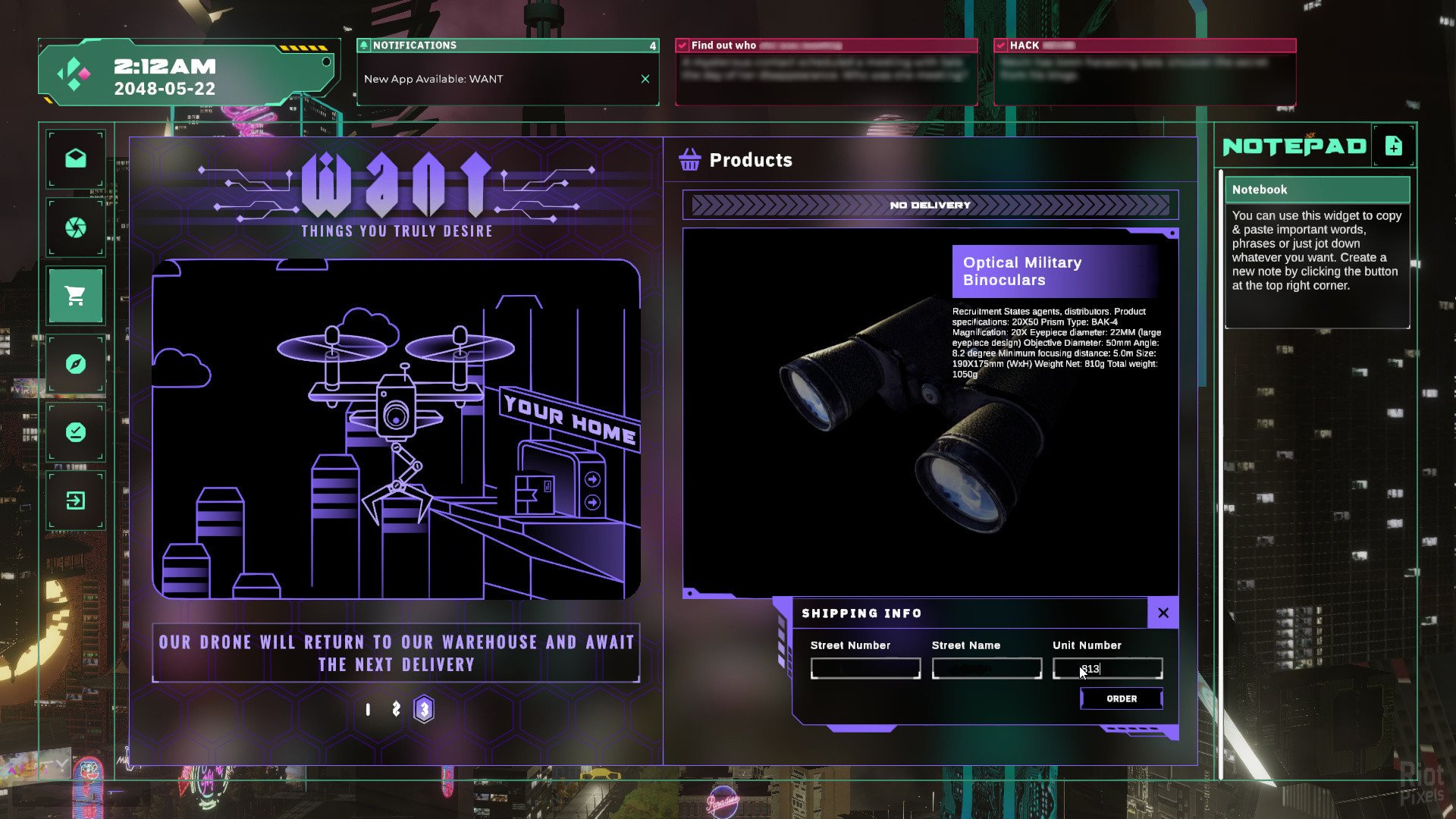Switch to banner slide 2
The image size is (1456, 819).
point(396,709)
